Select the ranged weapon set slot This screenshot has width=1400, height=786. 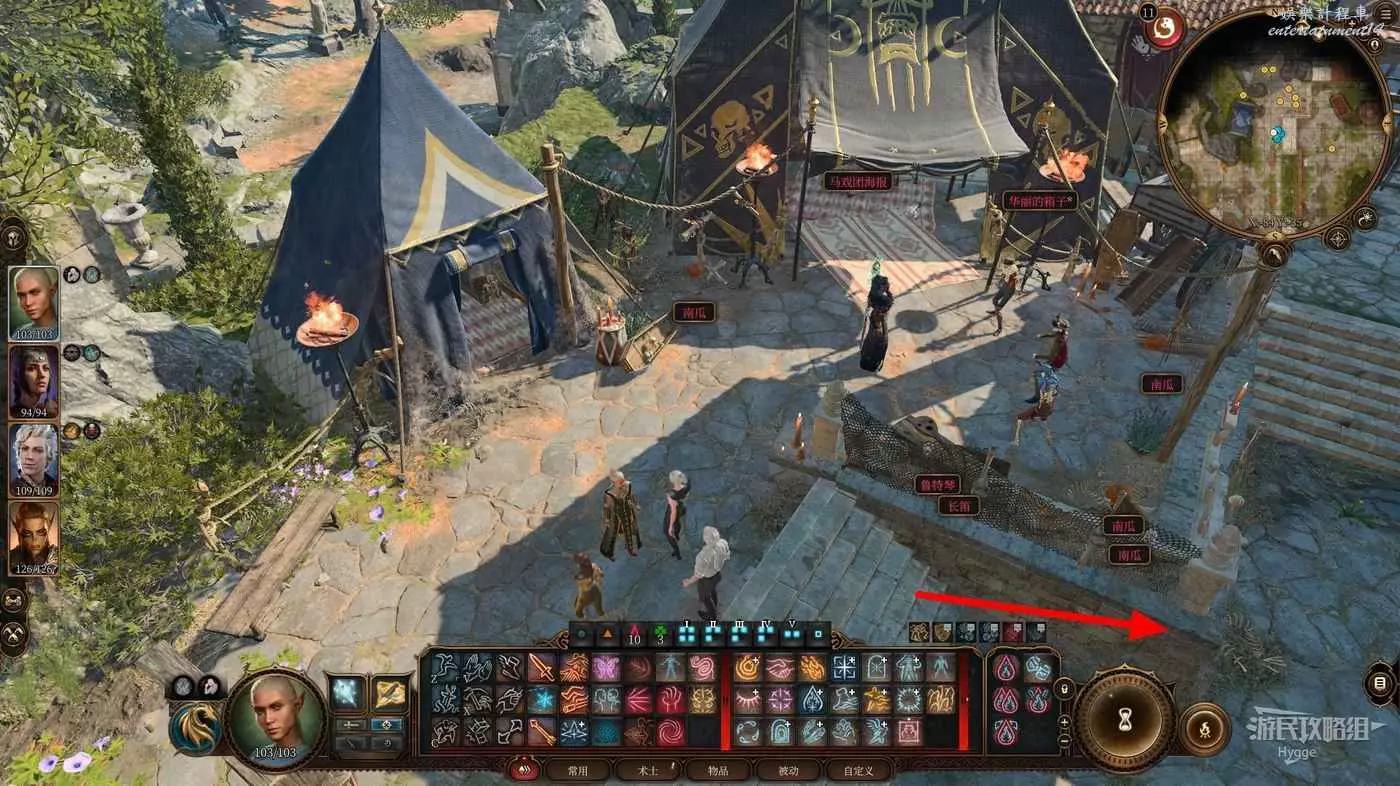click(x=388, y=693)
